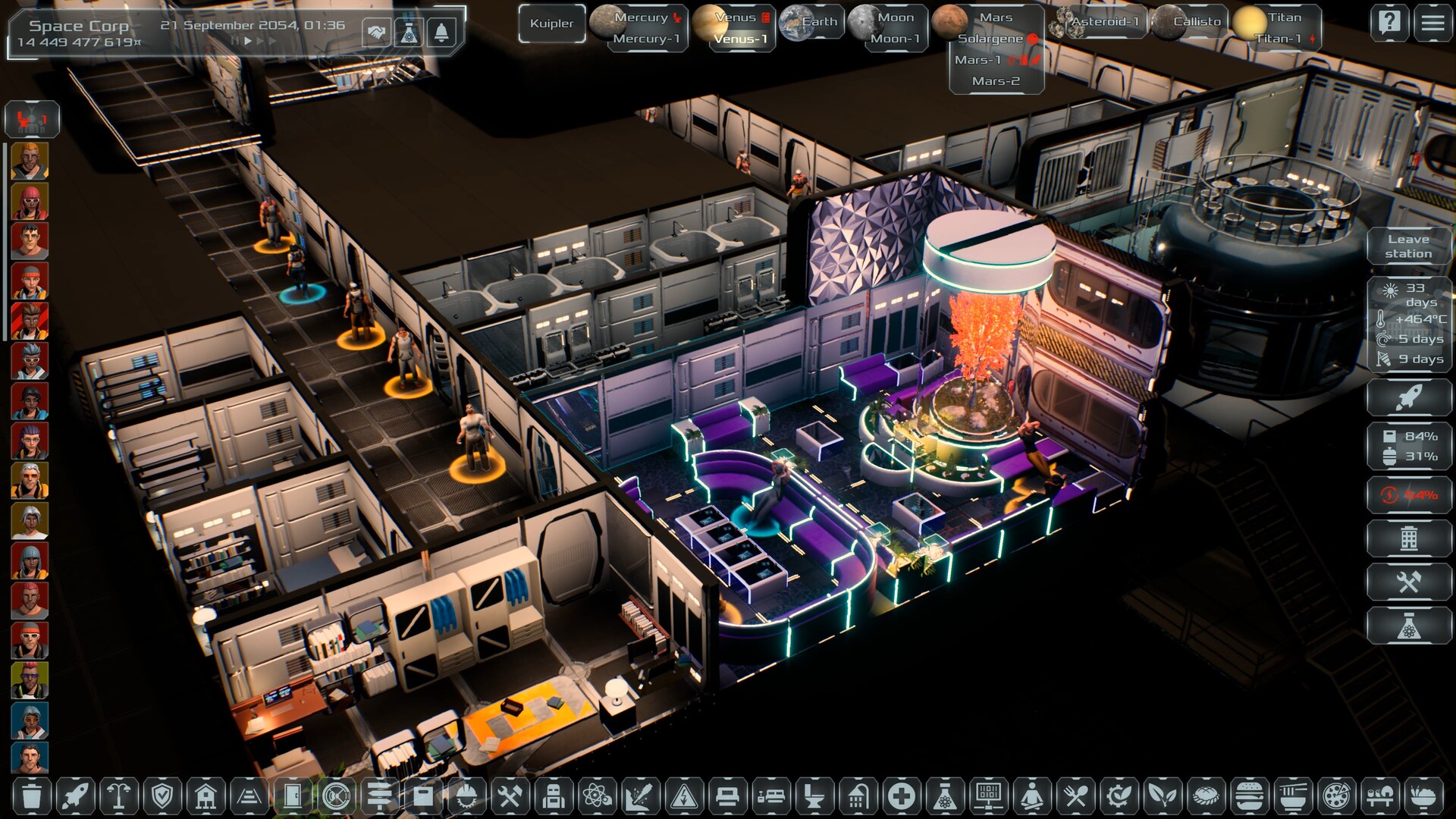
Task: Select the Kuipler location tab
Action: click(x=551, y=24)
